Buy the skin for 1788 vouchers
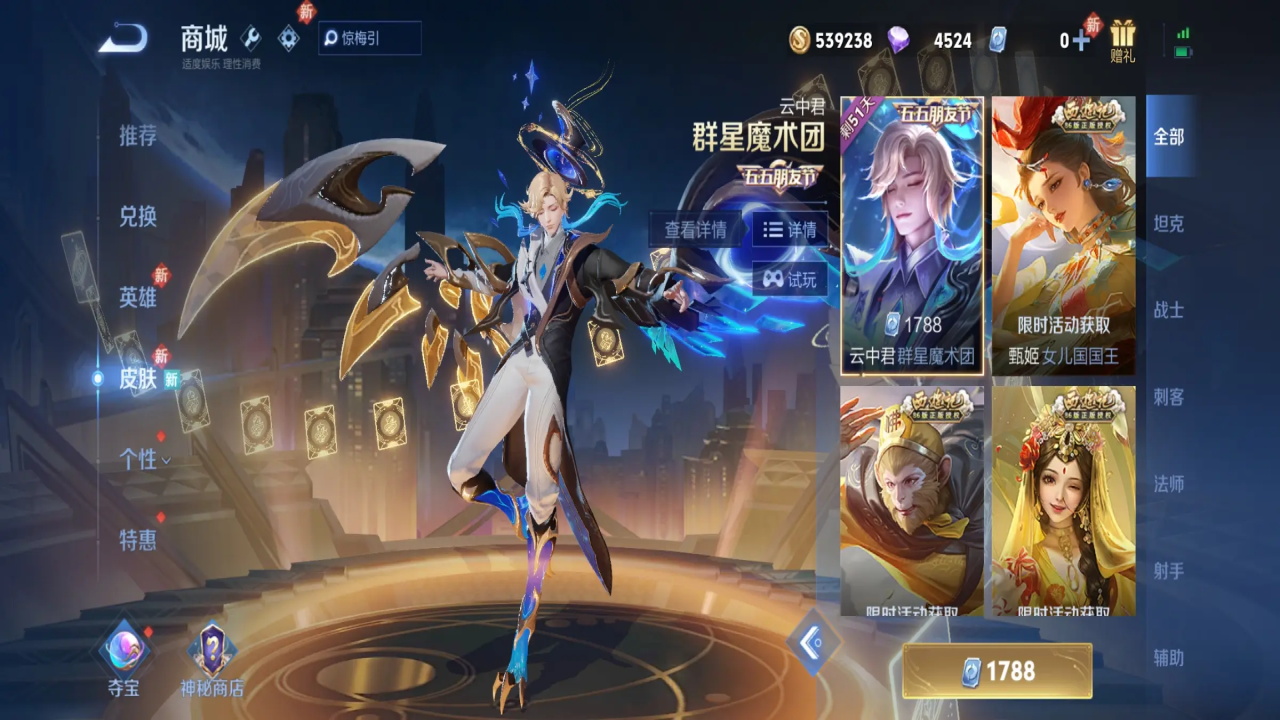1280x720 pixels. tap(997, 671)
